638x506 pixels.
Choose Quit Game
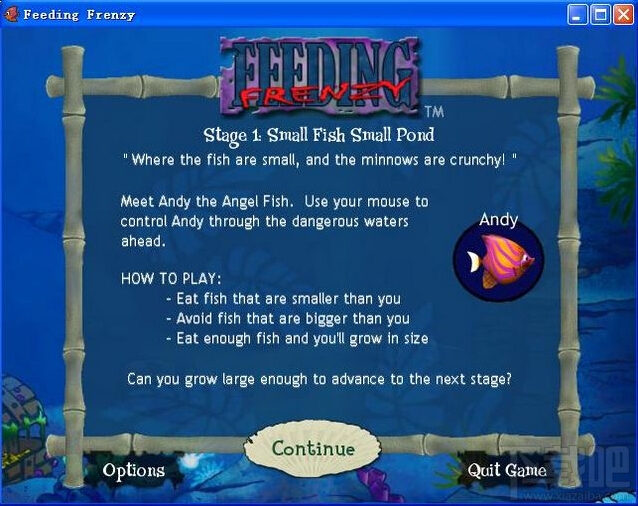pos(507,470)
